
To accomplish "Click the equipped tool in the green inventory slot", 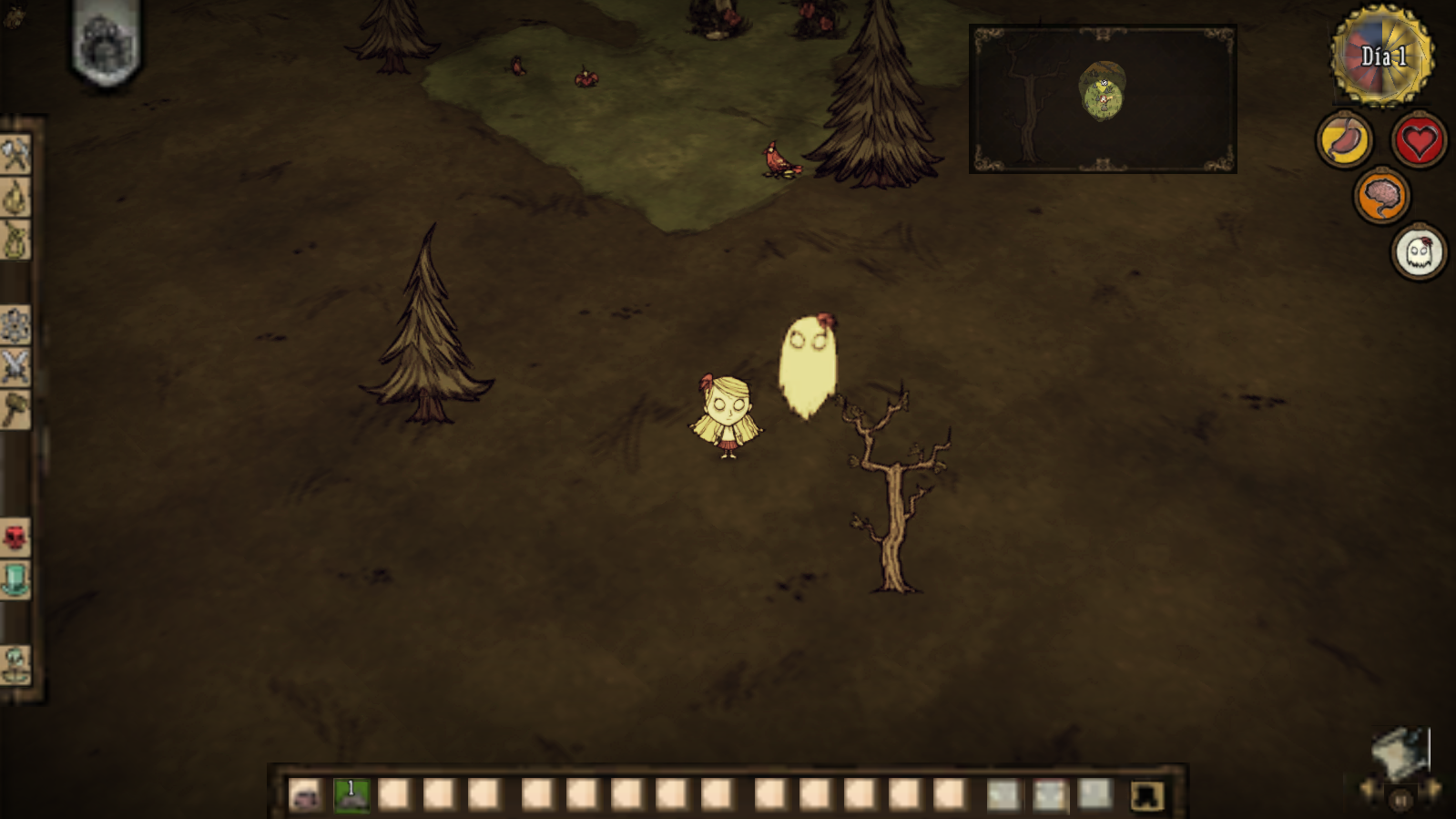I will coord(351,793).
